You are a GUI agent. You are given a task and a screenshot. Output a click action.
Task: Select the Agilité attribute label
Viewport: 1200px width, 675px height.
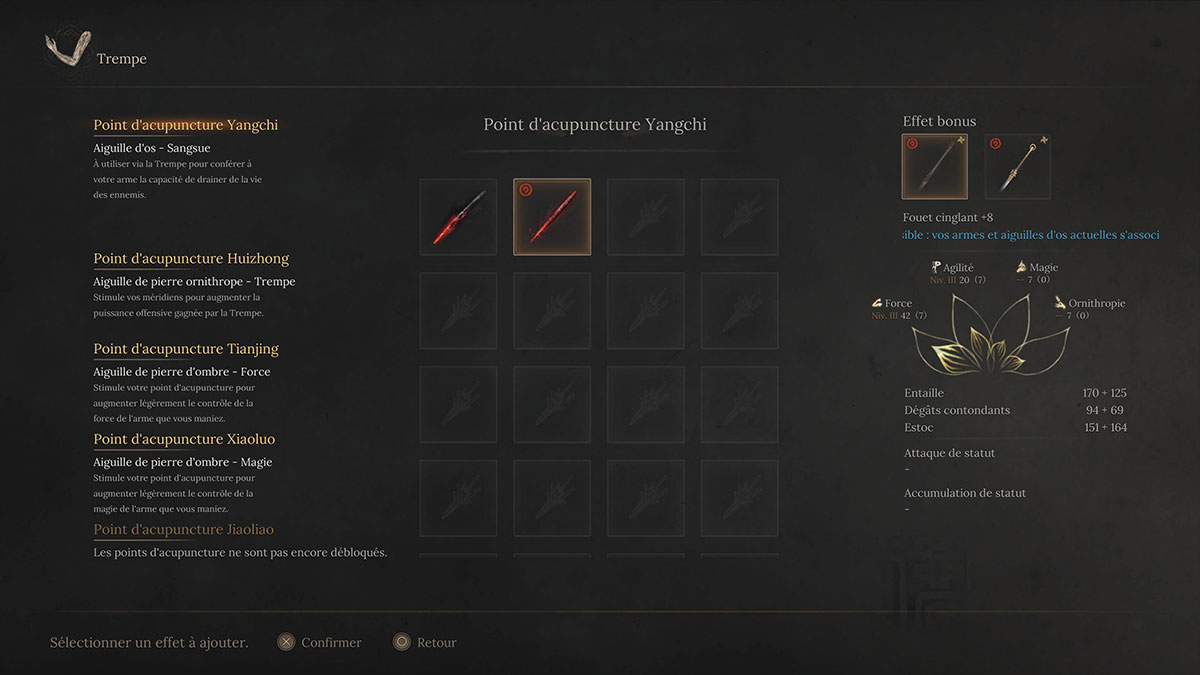point(957,268)
